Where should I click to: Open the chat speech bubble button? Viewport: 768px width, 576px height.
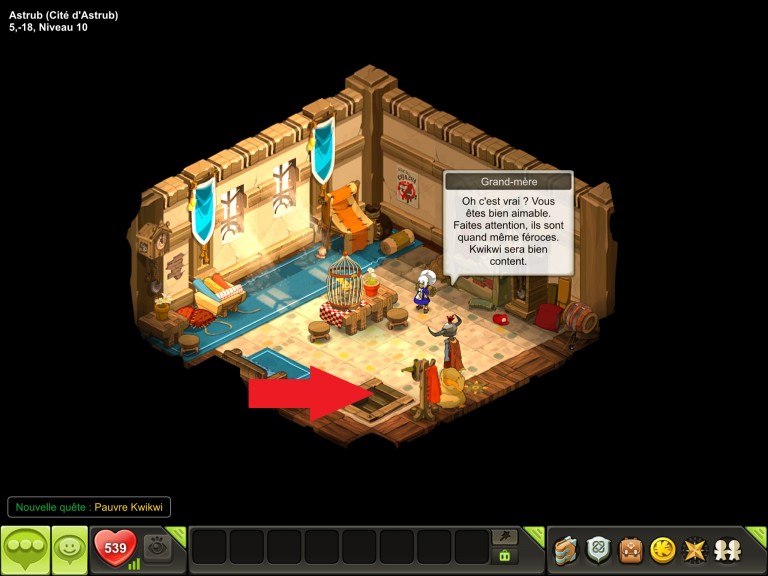(25, 549)
